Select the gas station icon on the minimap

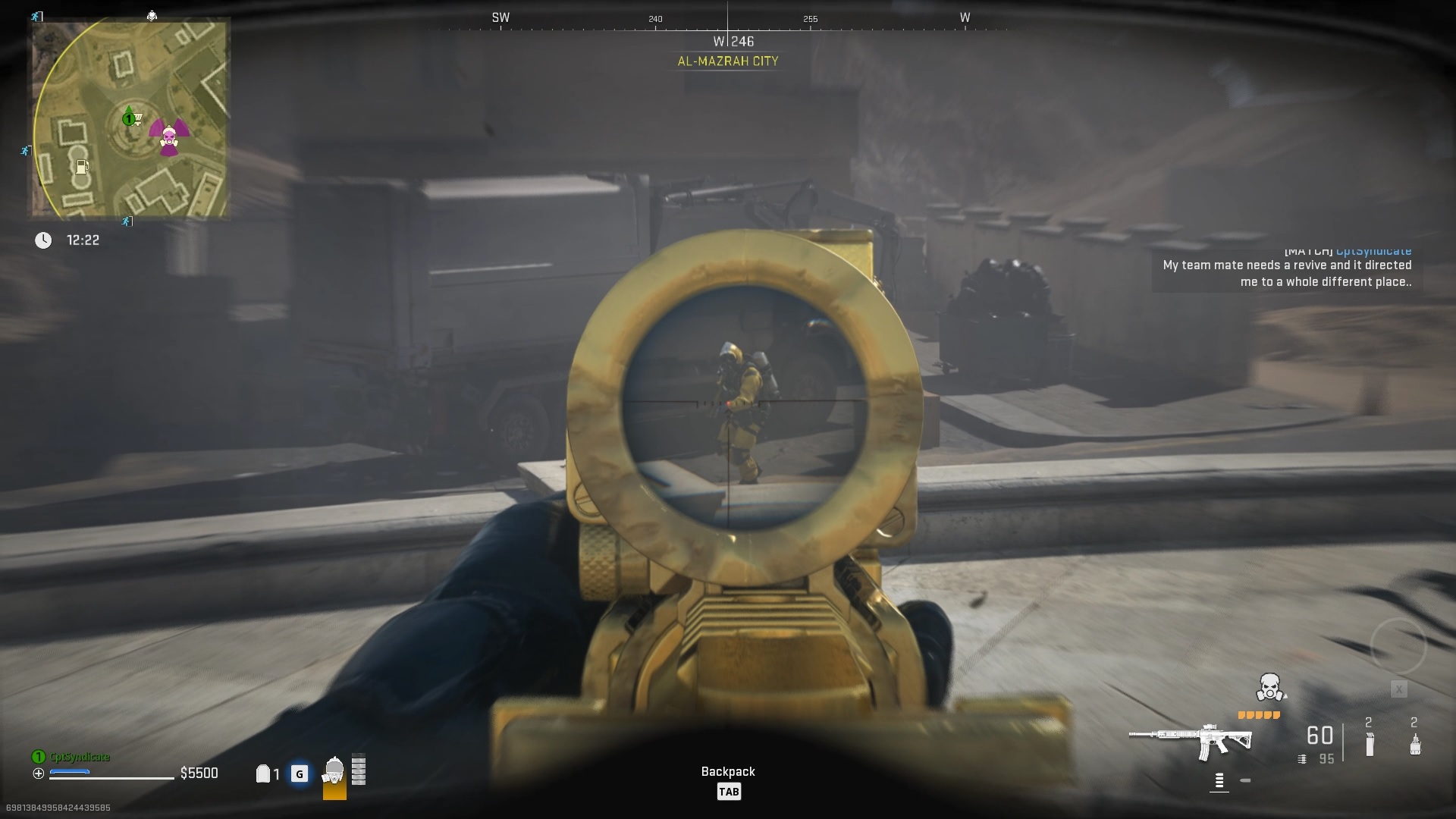coord(82,168)
